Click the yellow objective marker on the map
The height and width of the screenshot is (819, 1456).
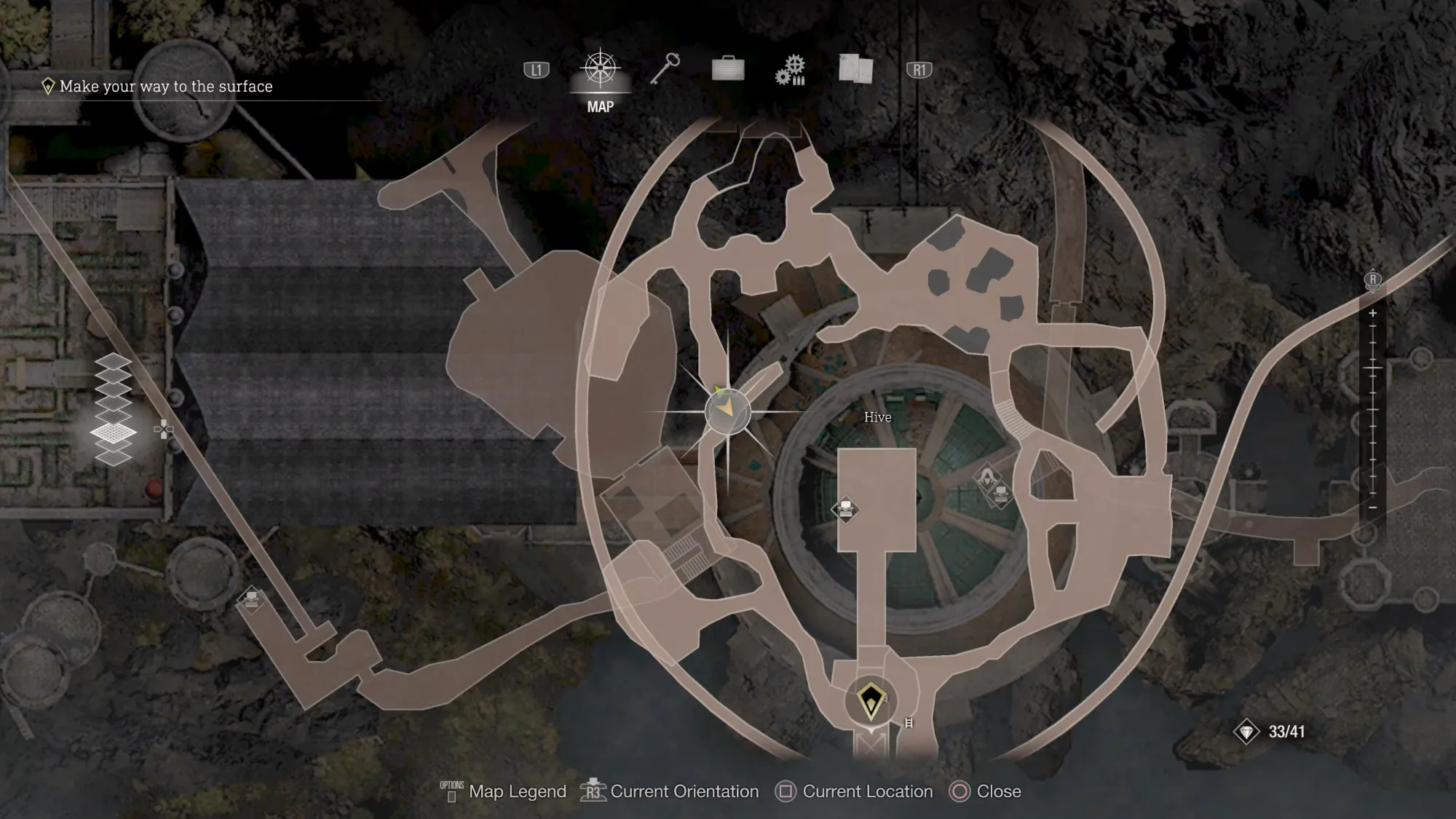(x=871, y=701)
